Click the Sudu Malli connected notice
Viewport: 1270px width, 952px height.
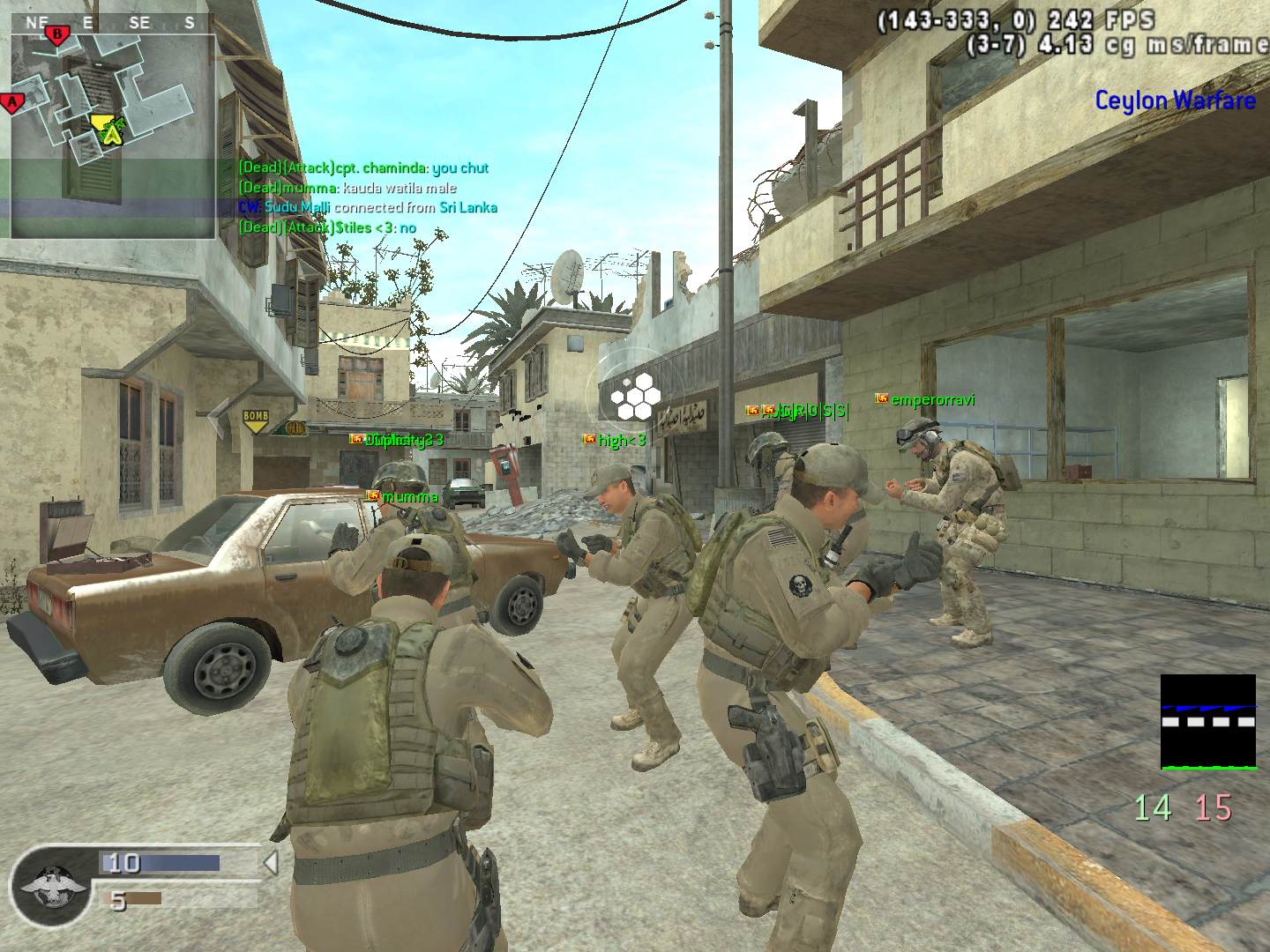[x=368, y=207]
